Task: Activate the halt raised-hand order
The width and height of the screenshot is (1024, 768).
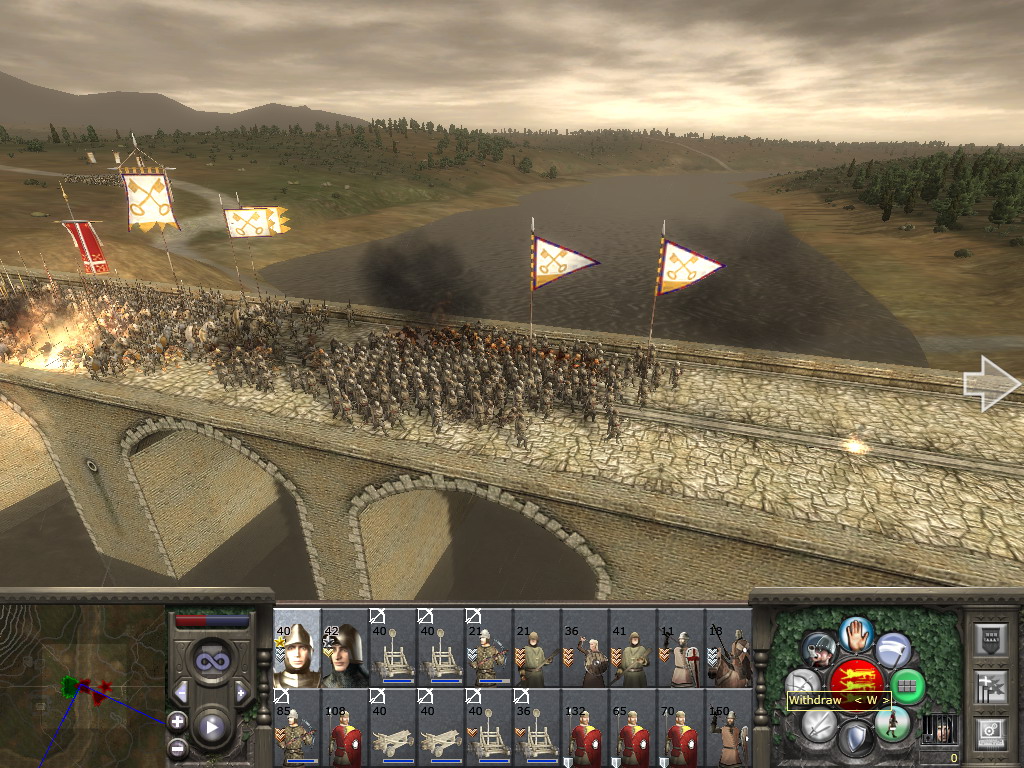Action: (x=857, y=633)
